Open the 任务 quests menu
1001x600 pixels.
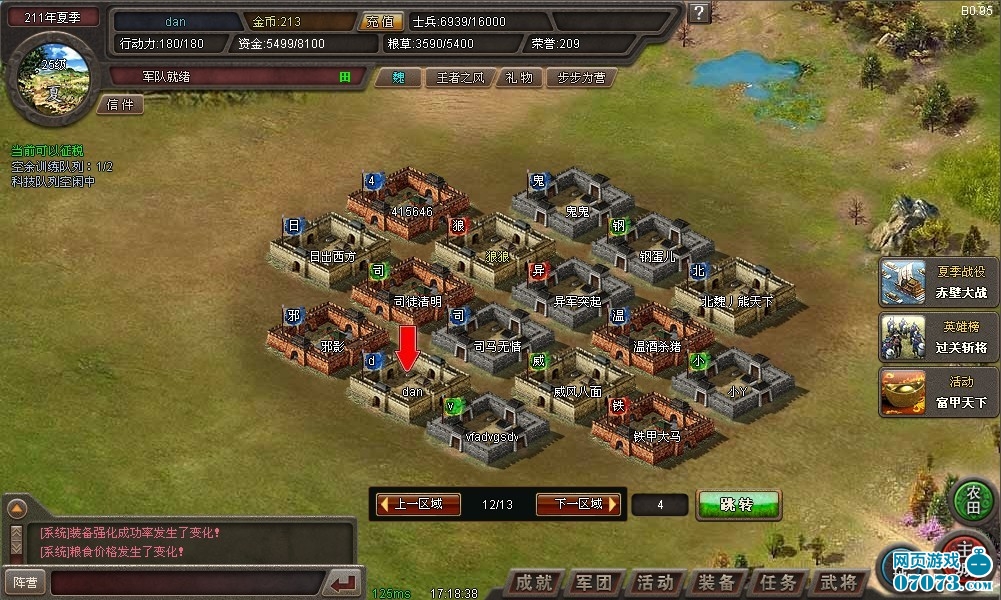[x=777, y=583]
